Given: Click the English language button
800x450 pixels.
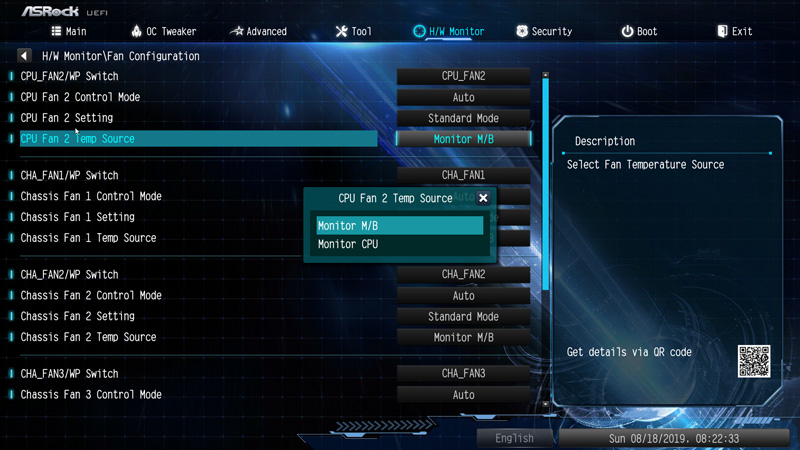Looking at the screenshot, I should pyautogui.click(x=514, y=438).
